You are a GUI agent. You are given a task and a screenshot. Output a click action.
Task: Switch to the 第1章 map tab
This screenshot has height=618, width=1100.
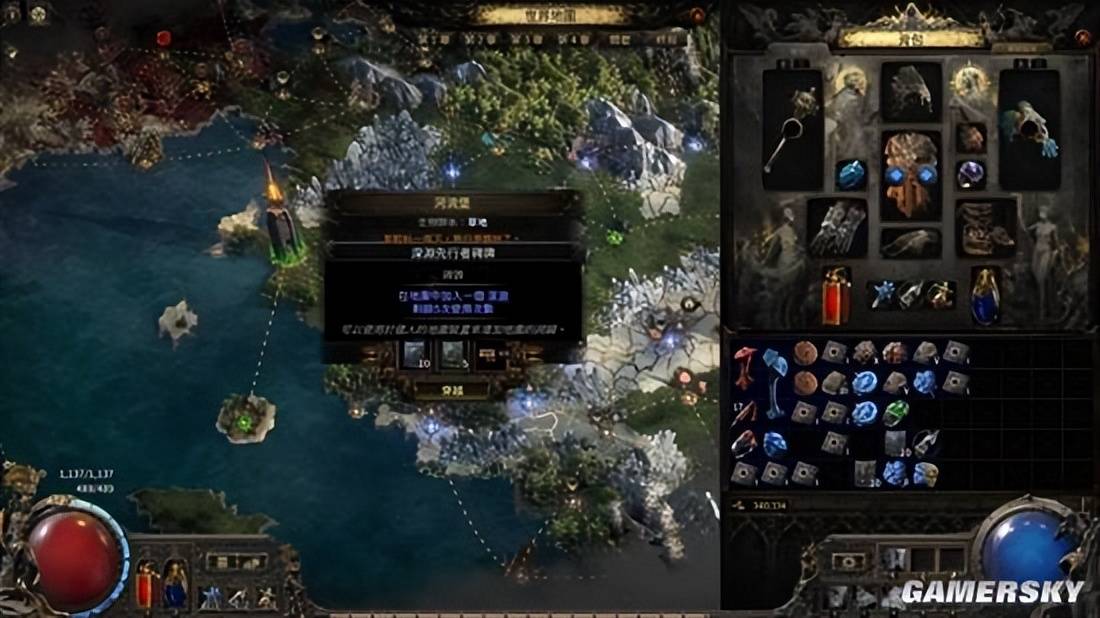coord(433,39)
